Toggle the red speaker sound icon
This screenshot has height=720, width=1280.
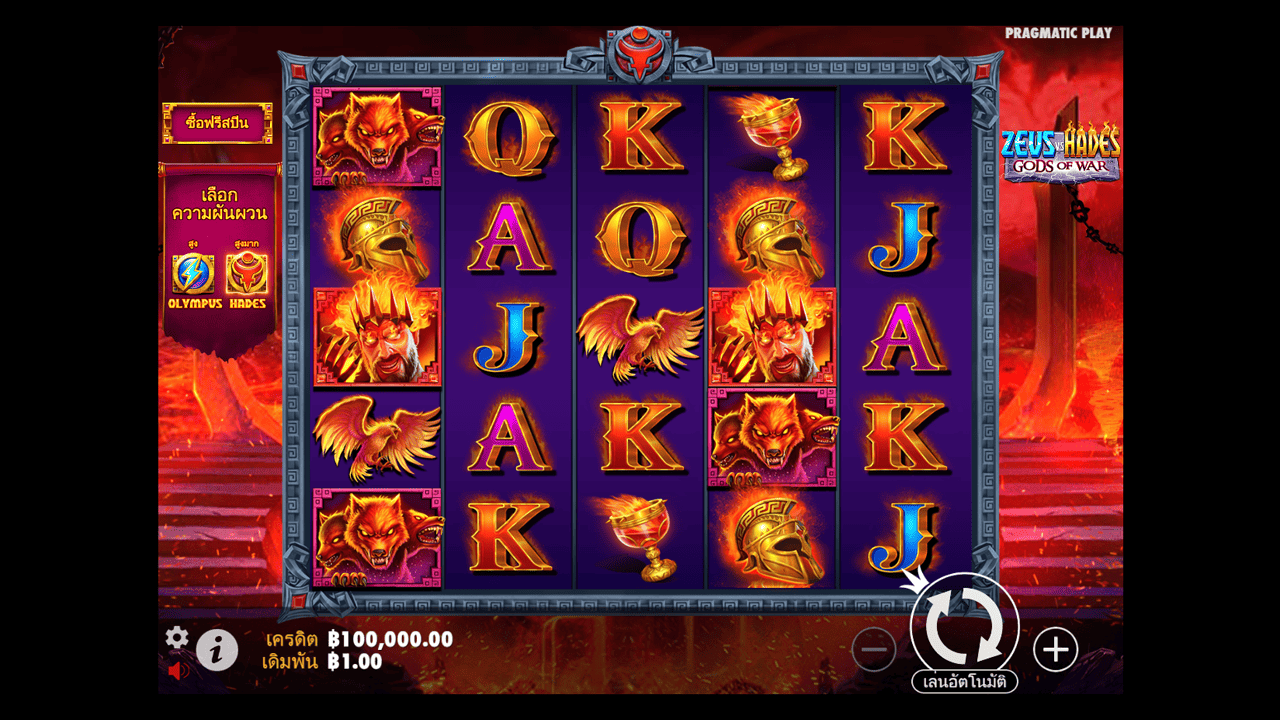[179, 670]
